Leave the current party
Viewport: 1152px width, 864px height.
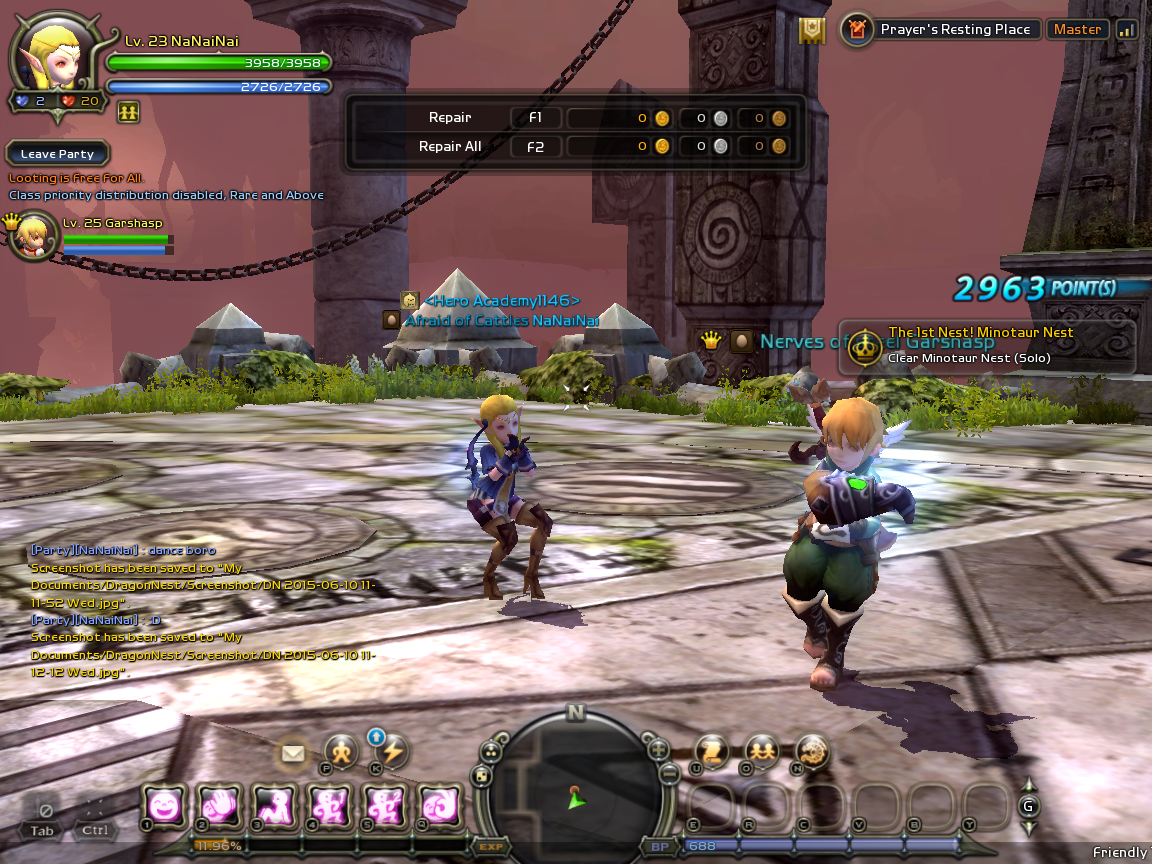click(x=57, y=154)
